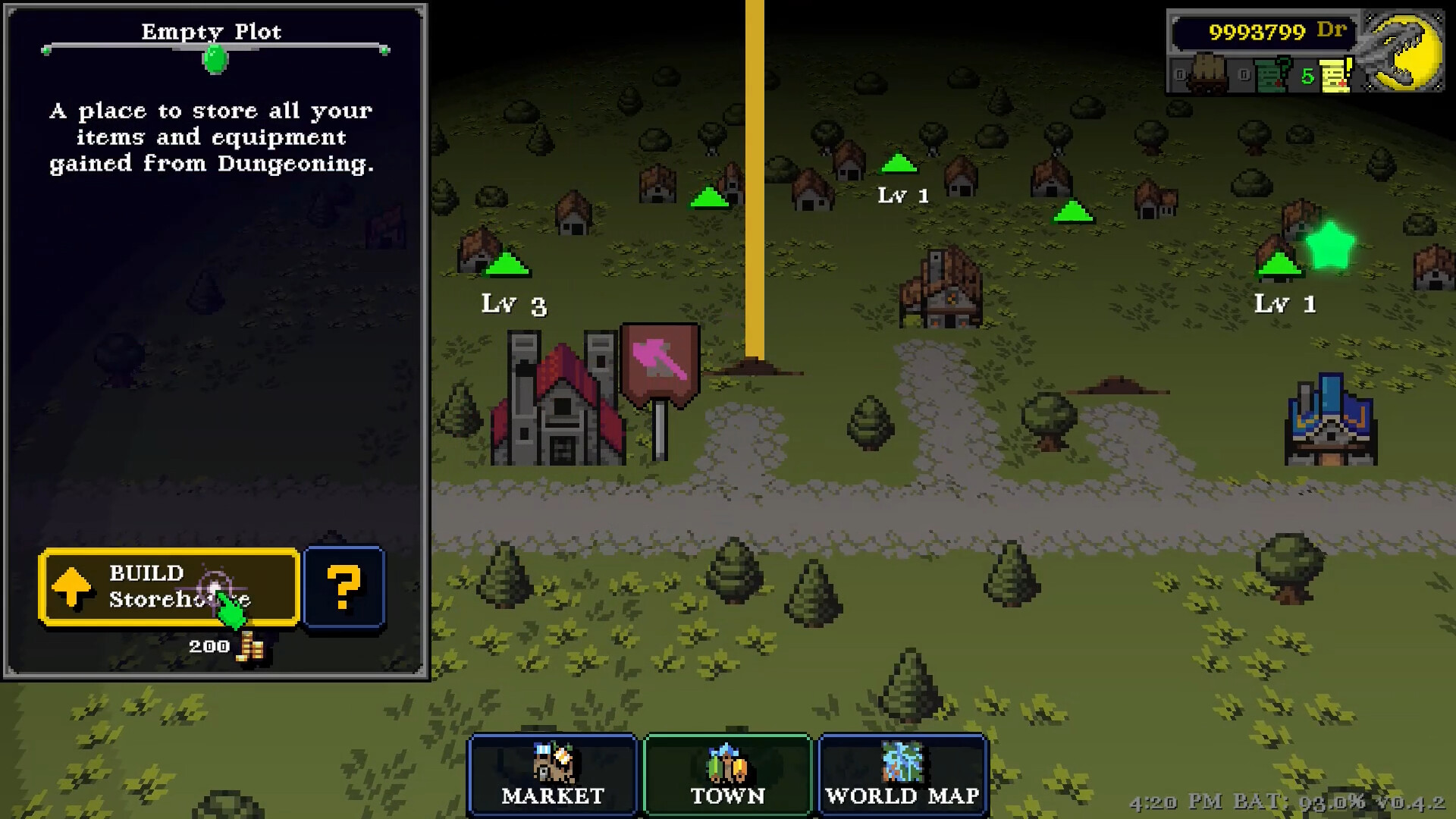Open the green quest scroll with question mark
This screenshot has height=819, width=1456.
click(x=1272, y=74)
